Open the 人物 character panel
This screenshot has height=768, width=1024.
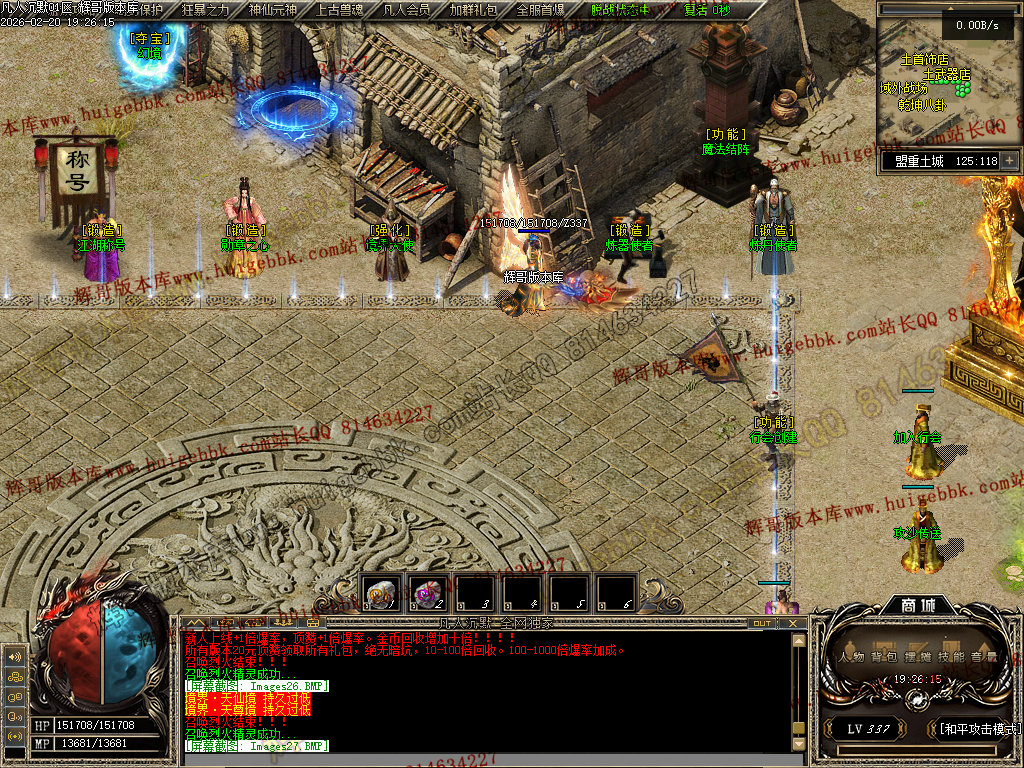(852, 656)
